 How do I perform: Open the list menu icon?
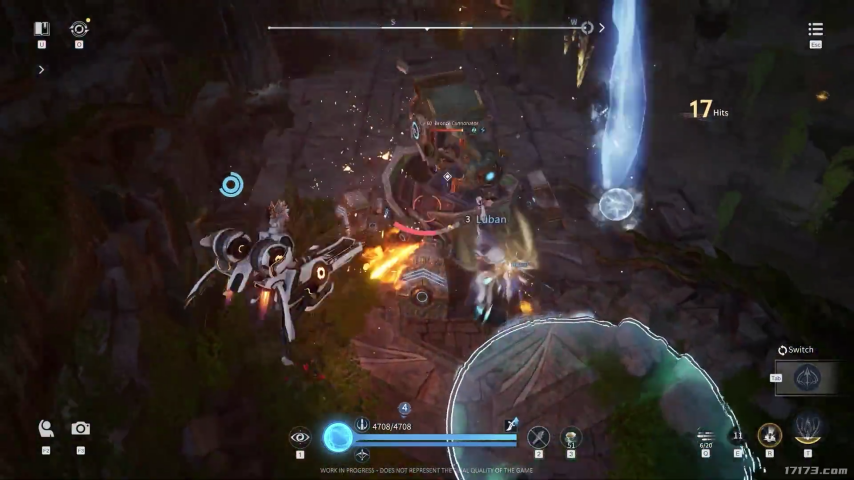pos(815,30)
